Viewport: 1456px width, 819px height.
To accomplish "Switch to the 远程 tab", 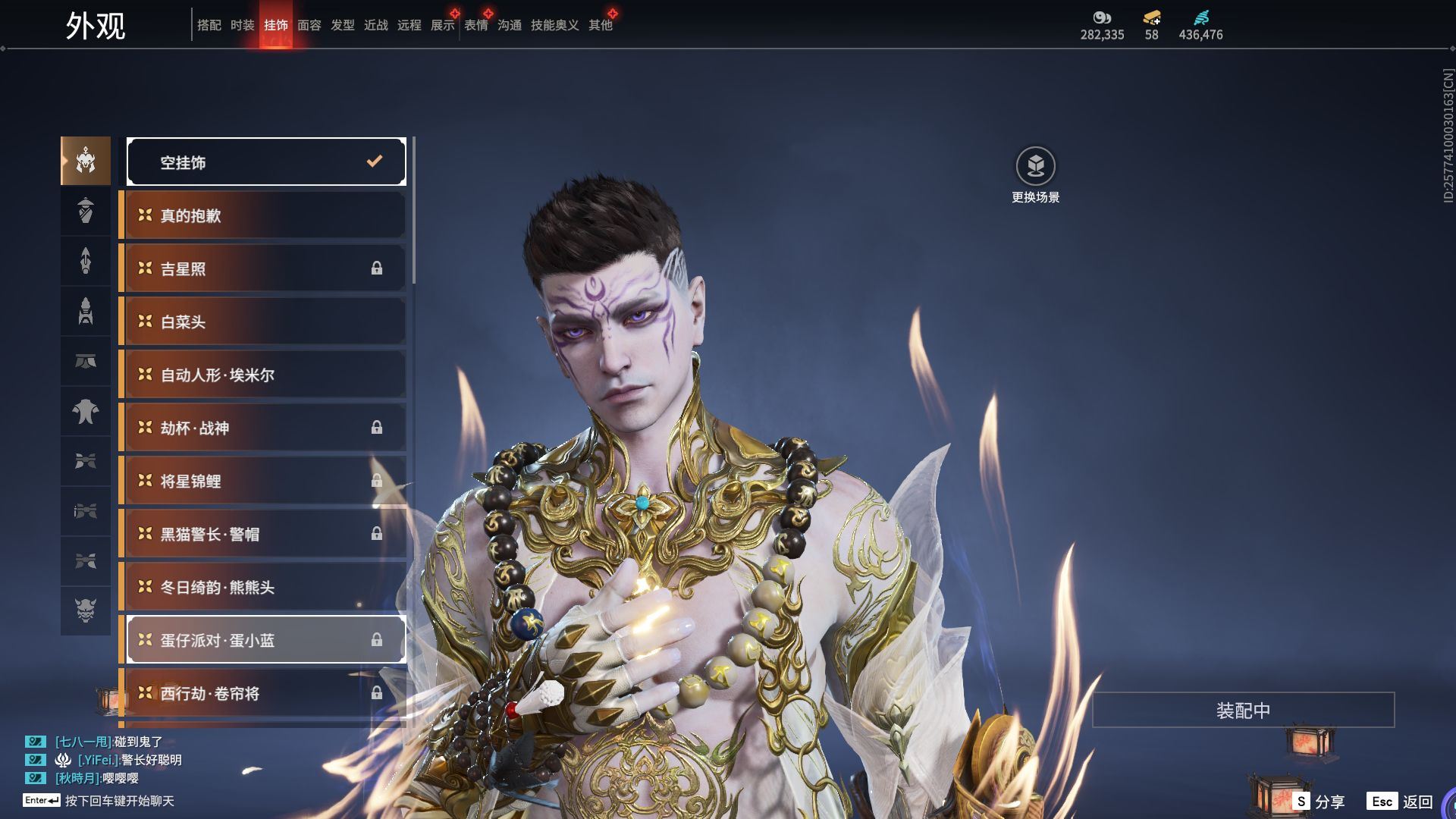I will tap(409, 25).
